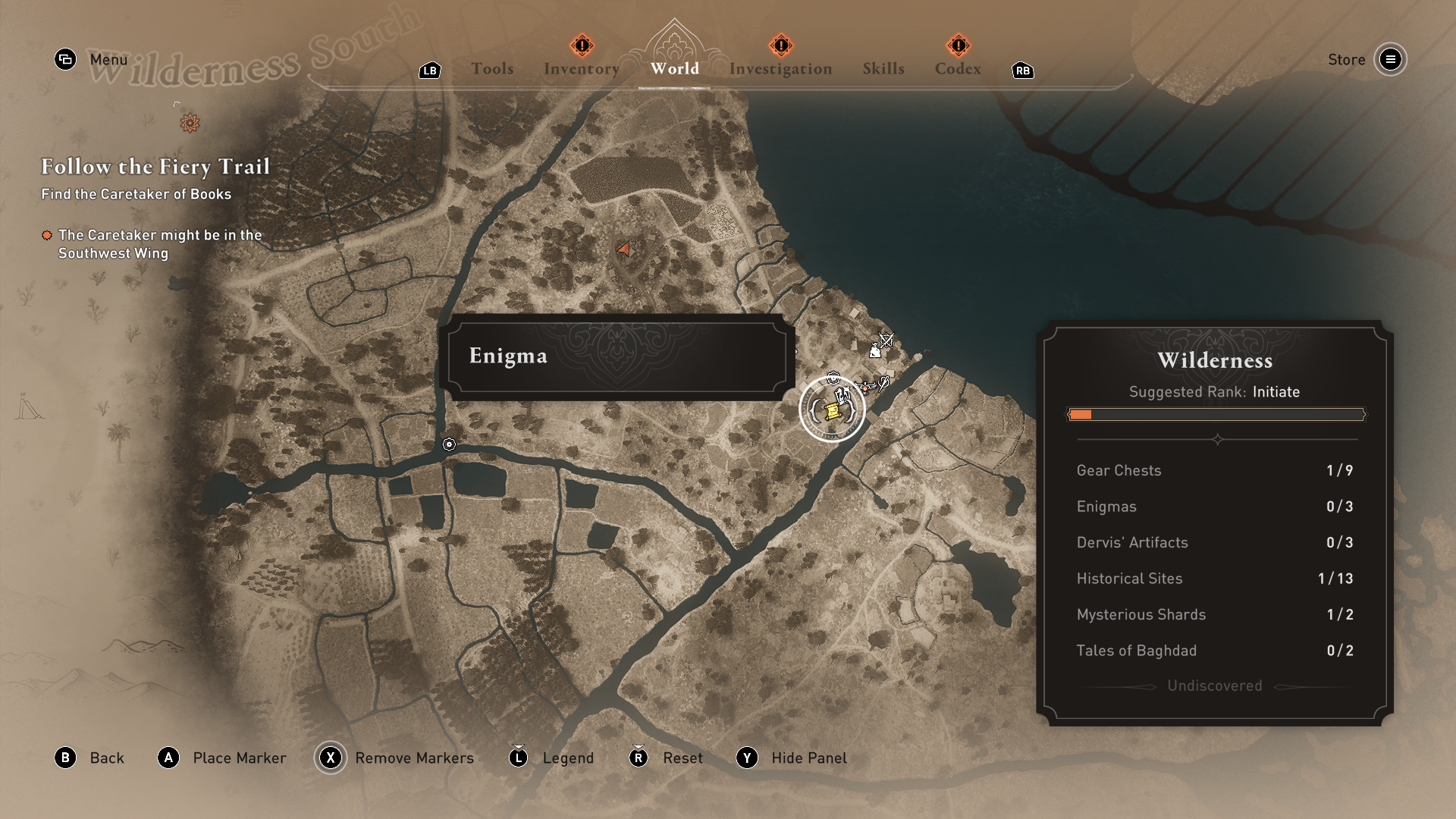Select the crossed swords map marker

[886, 339]
